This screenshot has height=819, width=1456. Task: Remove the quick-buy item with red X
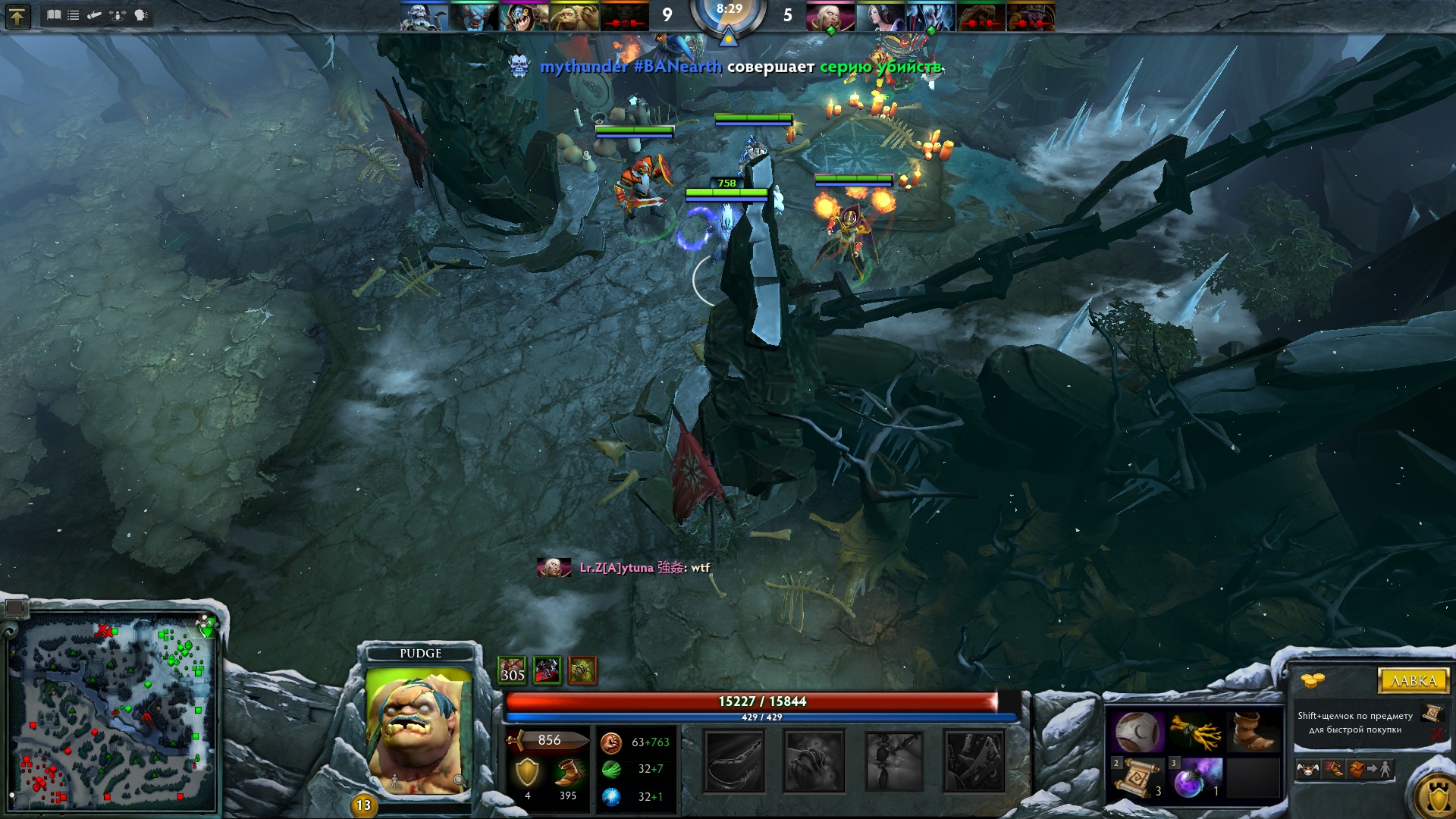click(x=1436, y=734)
